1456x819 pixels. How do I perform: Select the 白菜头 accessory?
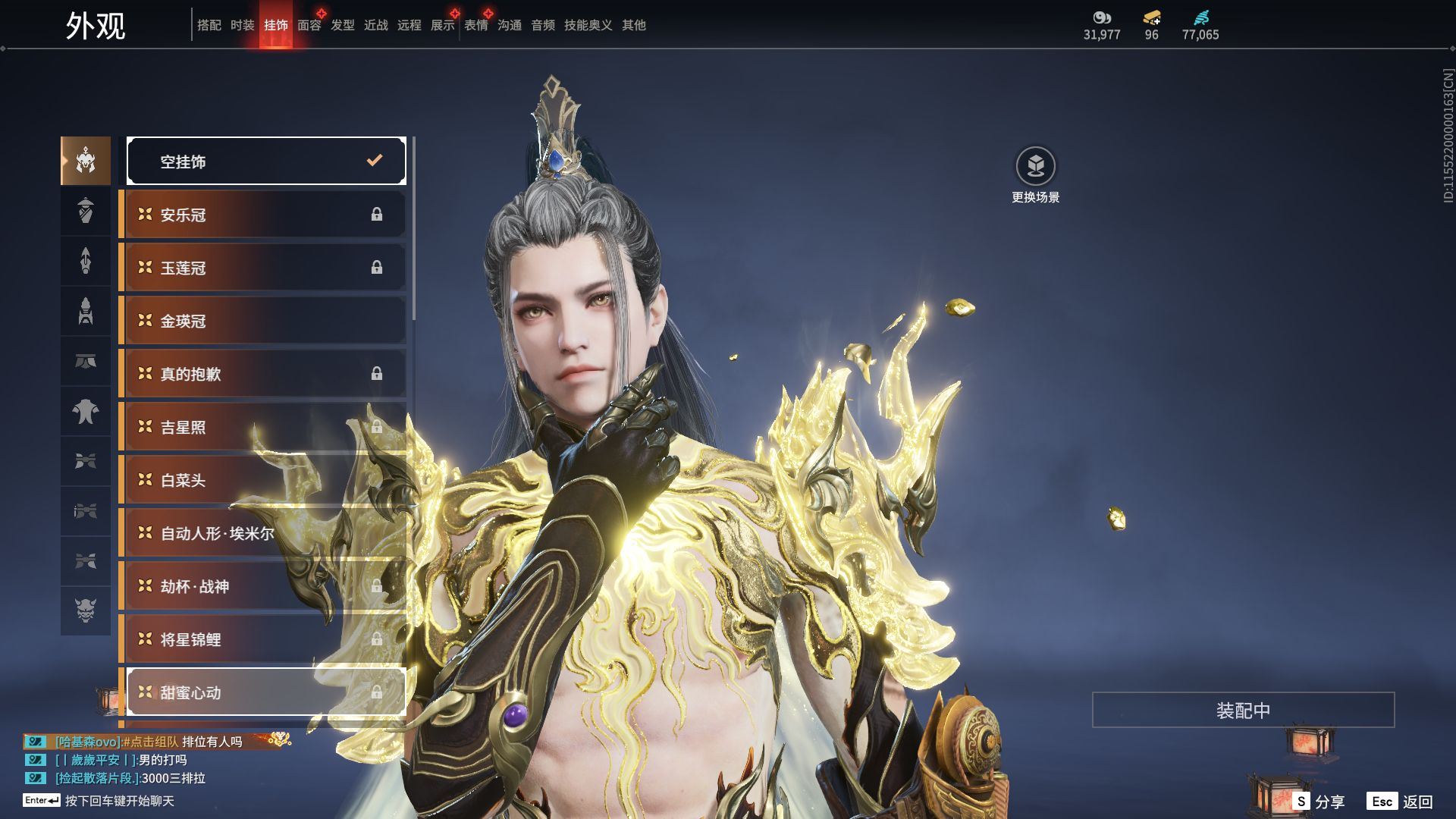[262, 480]
